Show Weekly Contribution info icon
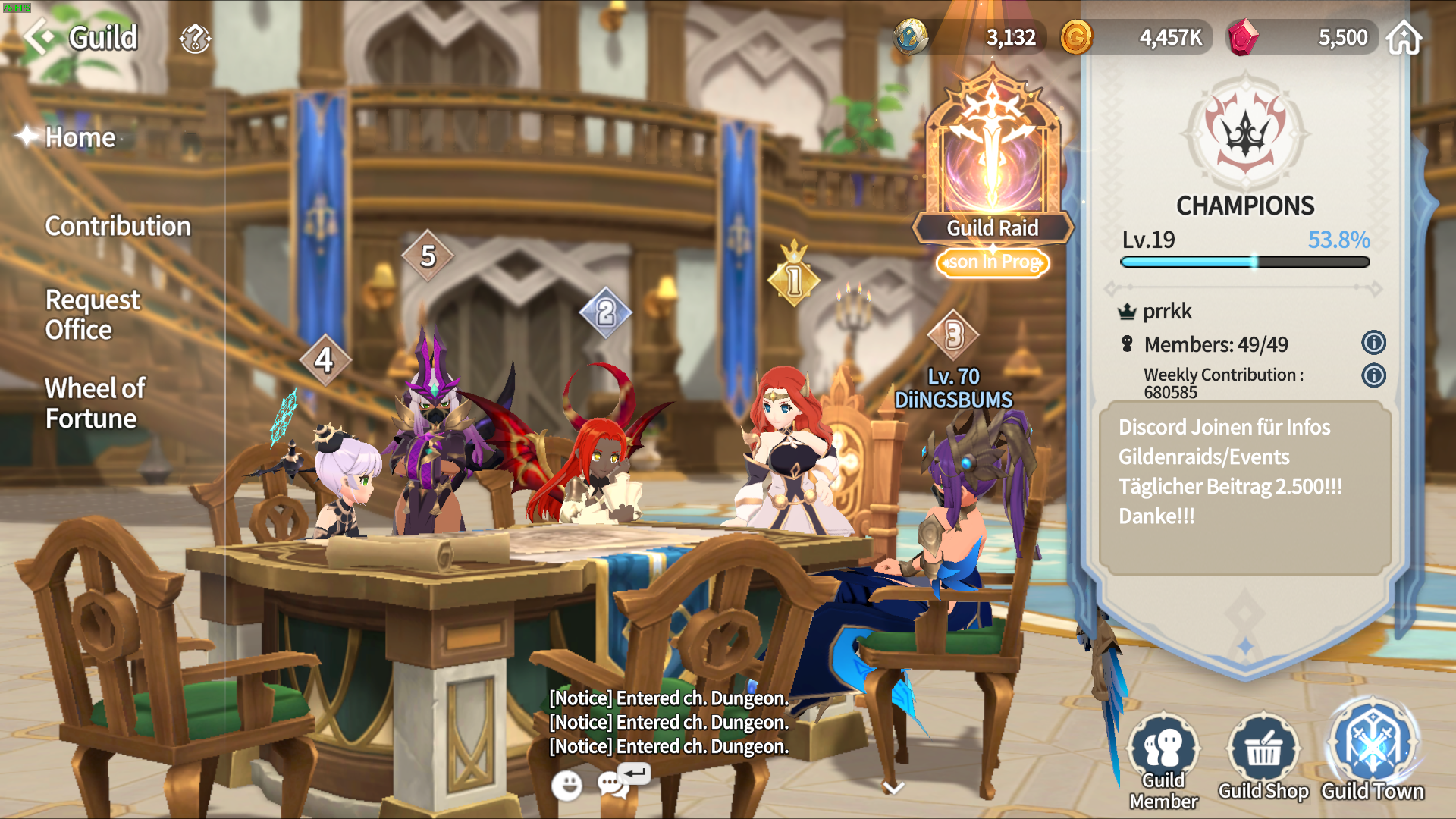1456x819 pixels. click(1373, 375)
